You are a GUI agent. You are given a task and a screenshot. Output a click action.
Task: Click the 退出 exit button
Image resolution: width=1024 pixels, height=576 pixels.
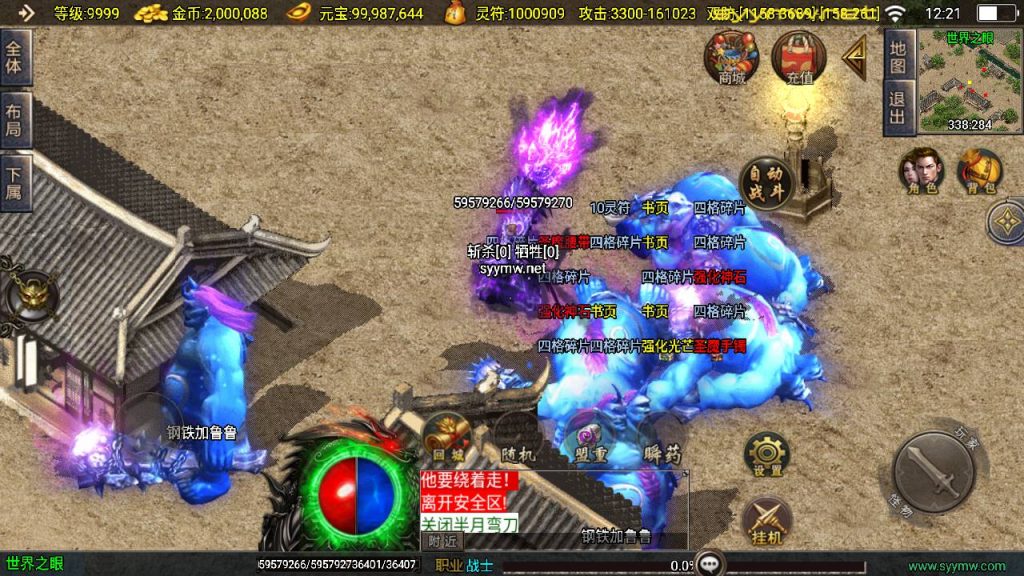[x=898, y=108]
